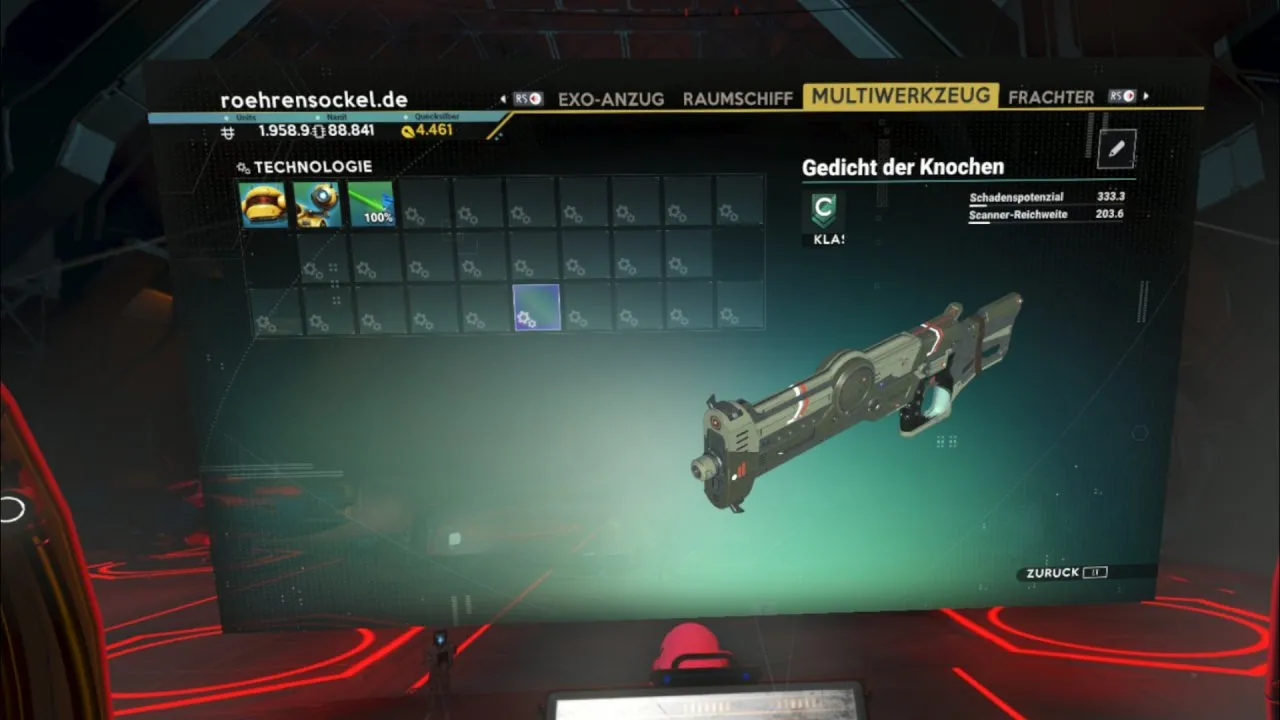Choose the analysis visor technology slot
The image size is (1280, 720).
click(318, 204)
